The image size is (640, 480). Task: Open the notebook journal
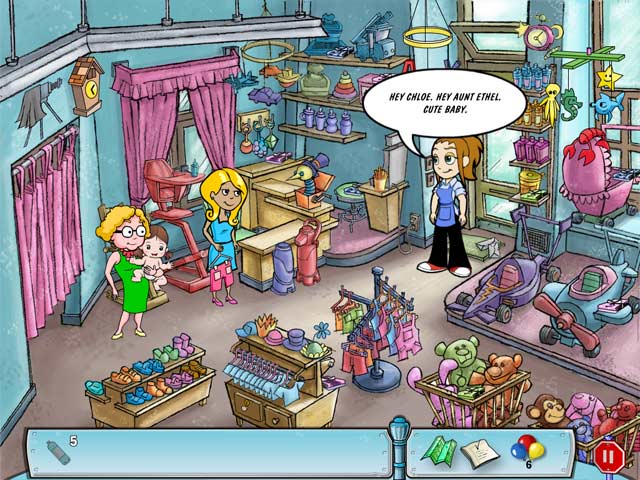coord(480,451)
